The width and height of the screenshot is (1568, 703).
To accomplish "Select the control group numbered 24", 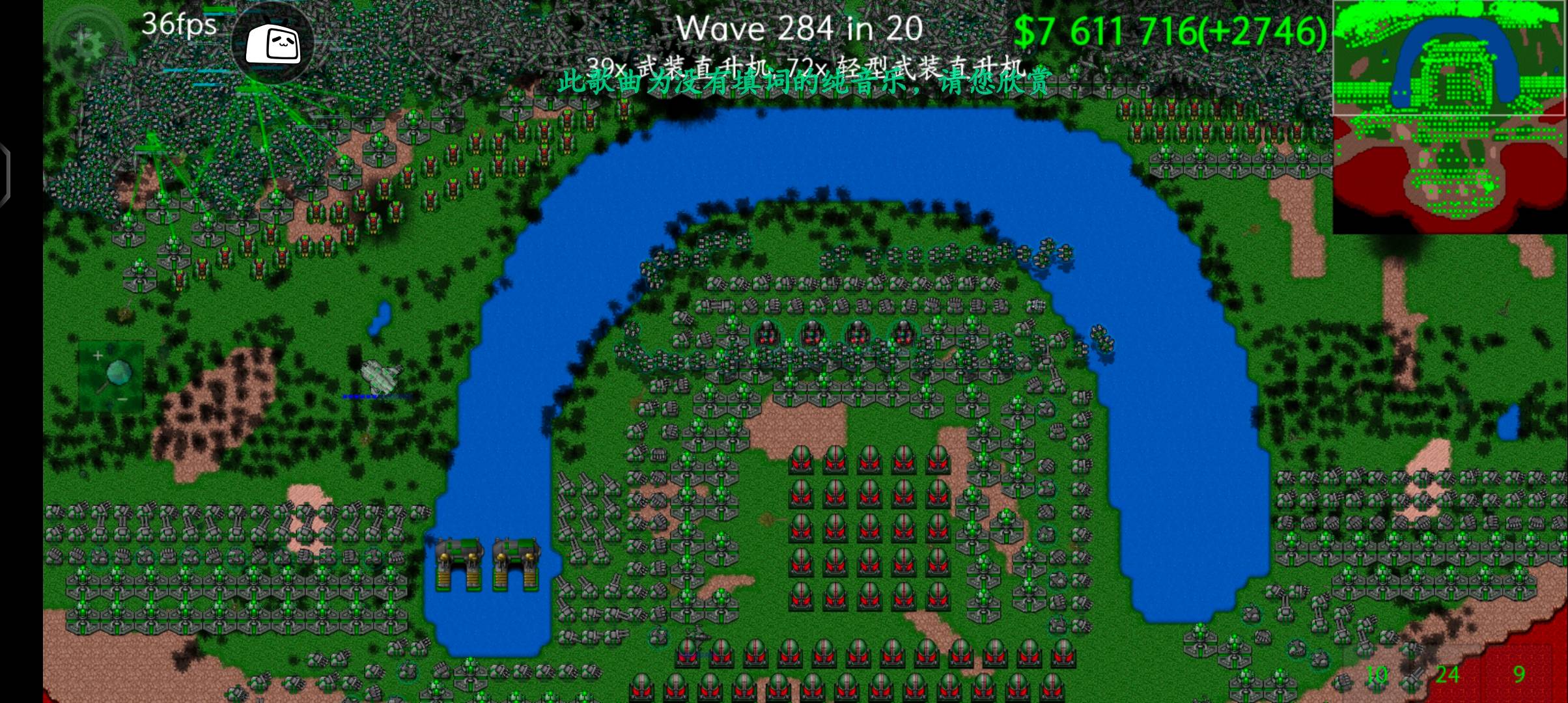I will pyautogui.click(x=1447, y=675).
